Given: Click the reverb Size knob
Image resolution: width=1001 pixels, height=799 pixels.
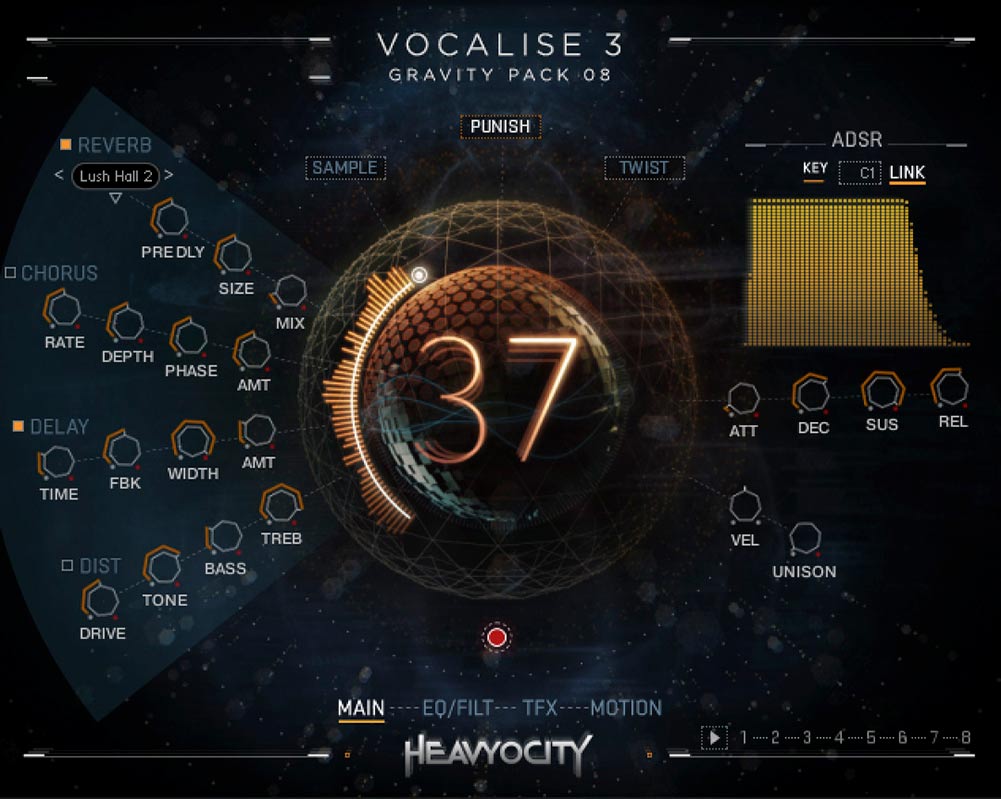Looking at the screenshot, I should [x=235, y=255].
